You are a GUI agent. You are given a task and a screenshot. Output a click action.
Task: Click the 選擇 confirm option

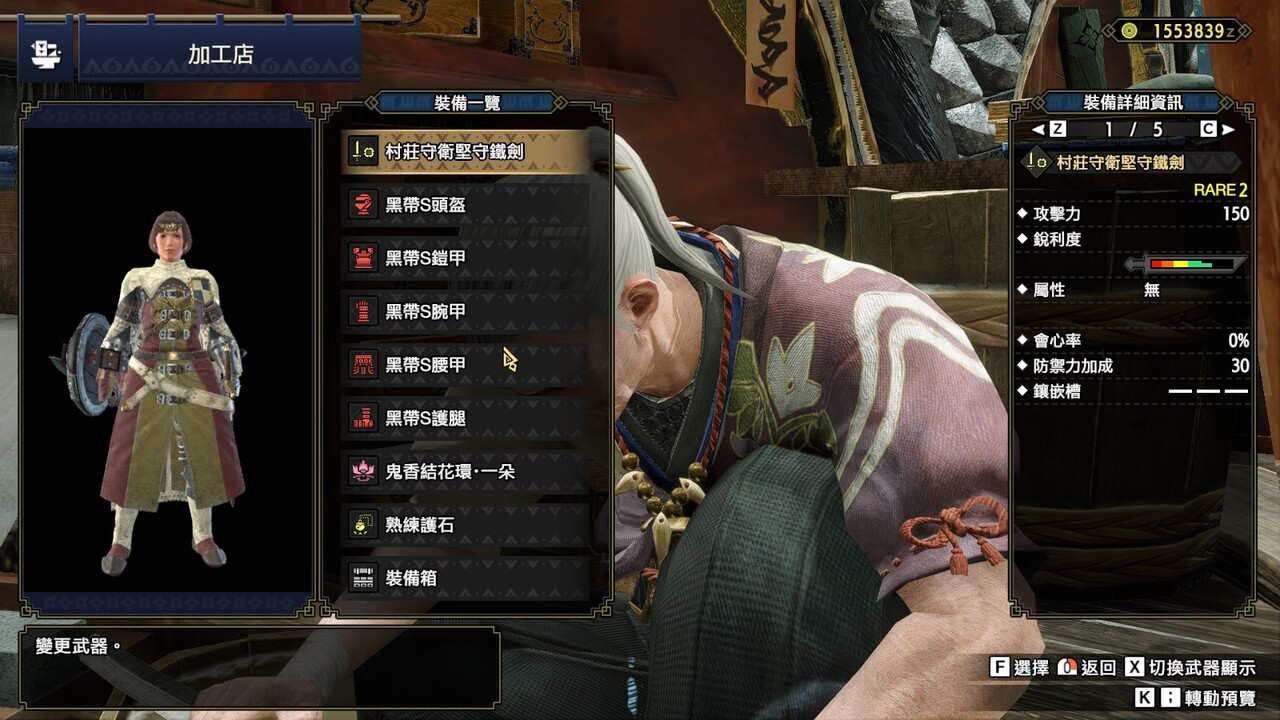click(1019, 668)
